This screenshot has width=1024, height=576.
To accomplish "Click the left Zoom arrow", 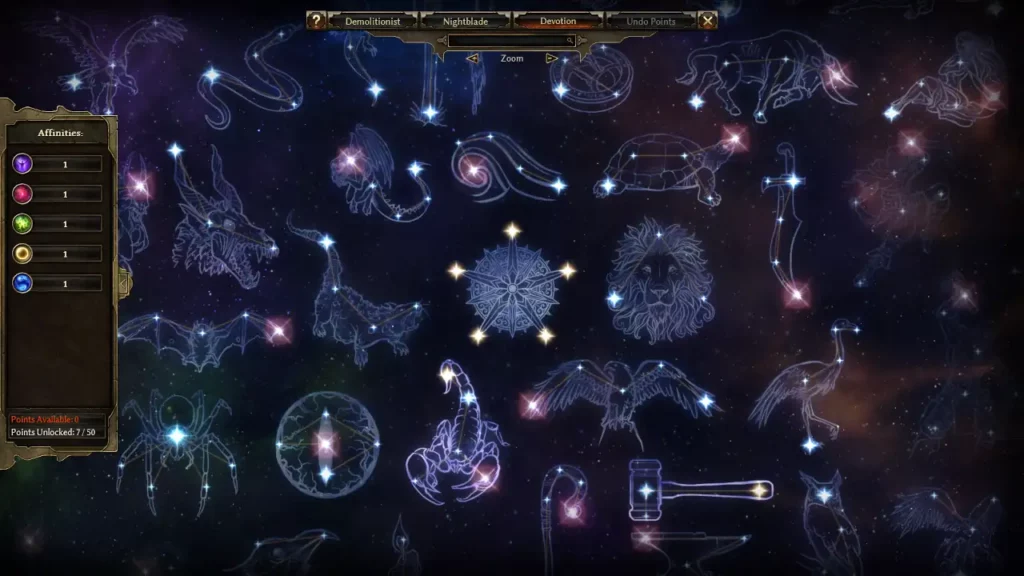I will (473, 59).
